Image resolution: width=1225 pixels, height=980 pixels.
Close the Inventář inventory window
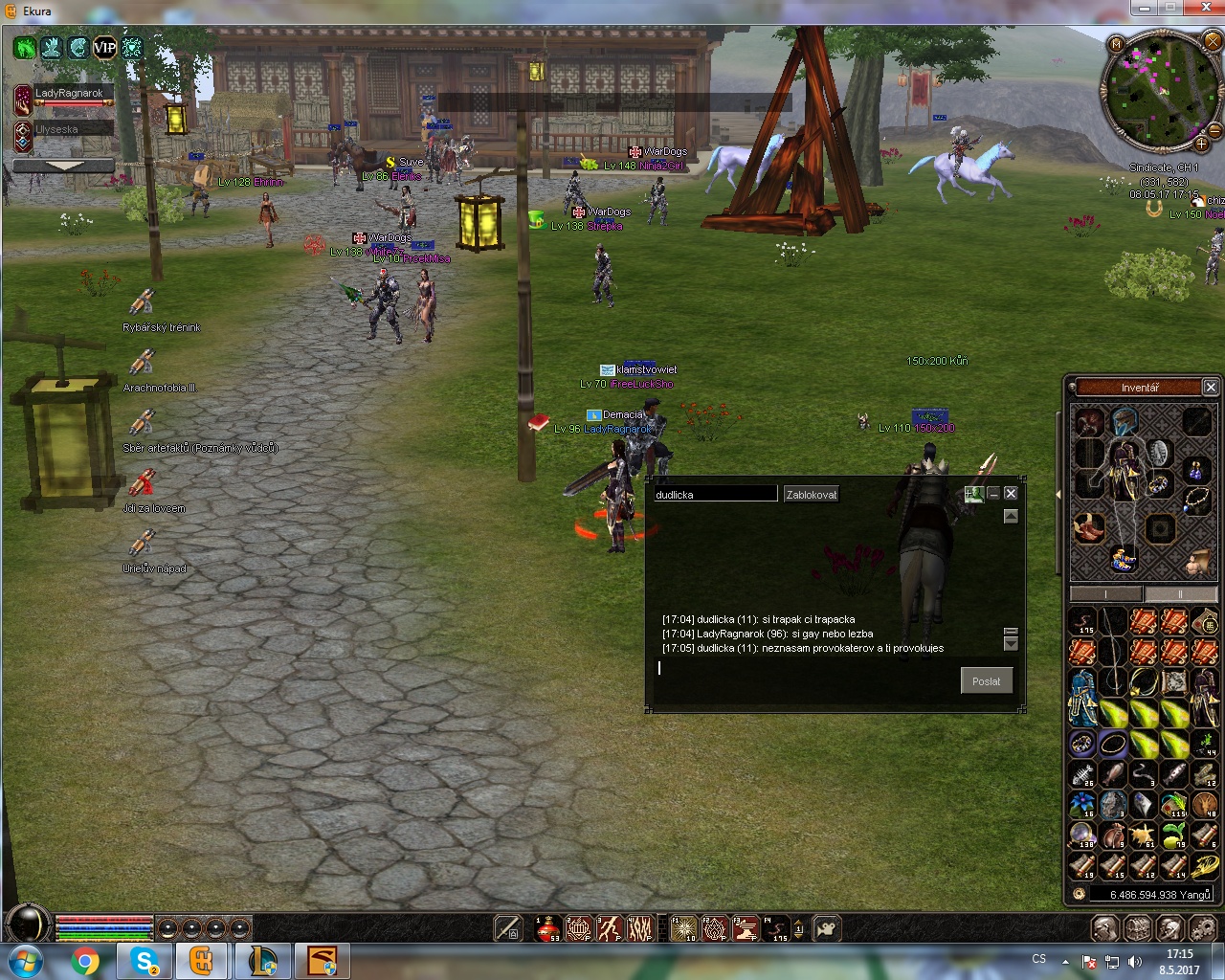pyautogui.click(x=1210, y=388)
